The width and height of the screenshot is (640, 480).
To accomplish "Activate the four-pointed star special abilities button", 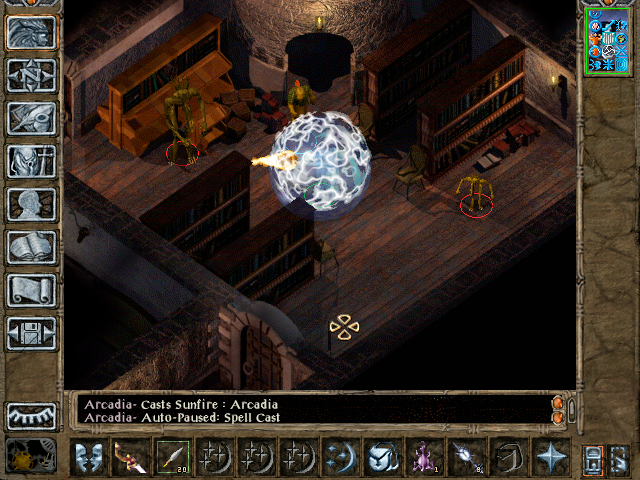I will pyautogui.click(x=551, y=457).
